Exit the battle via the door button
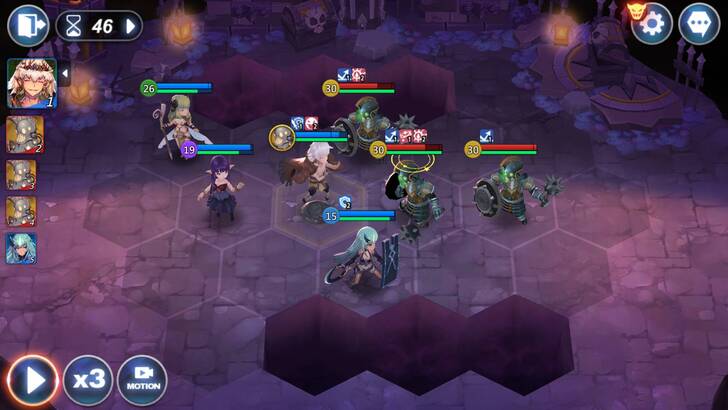The width and height of the screenshot is (728, 410). [27, 26]
